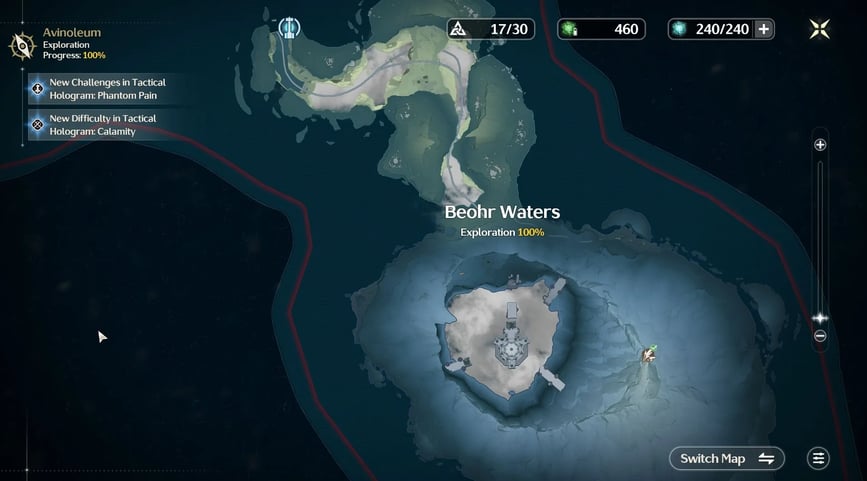Open the map list menu icon

coord(819,459)
